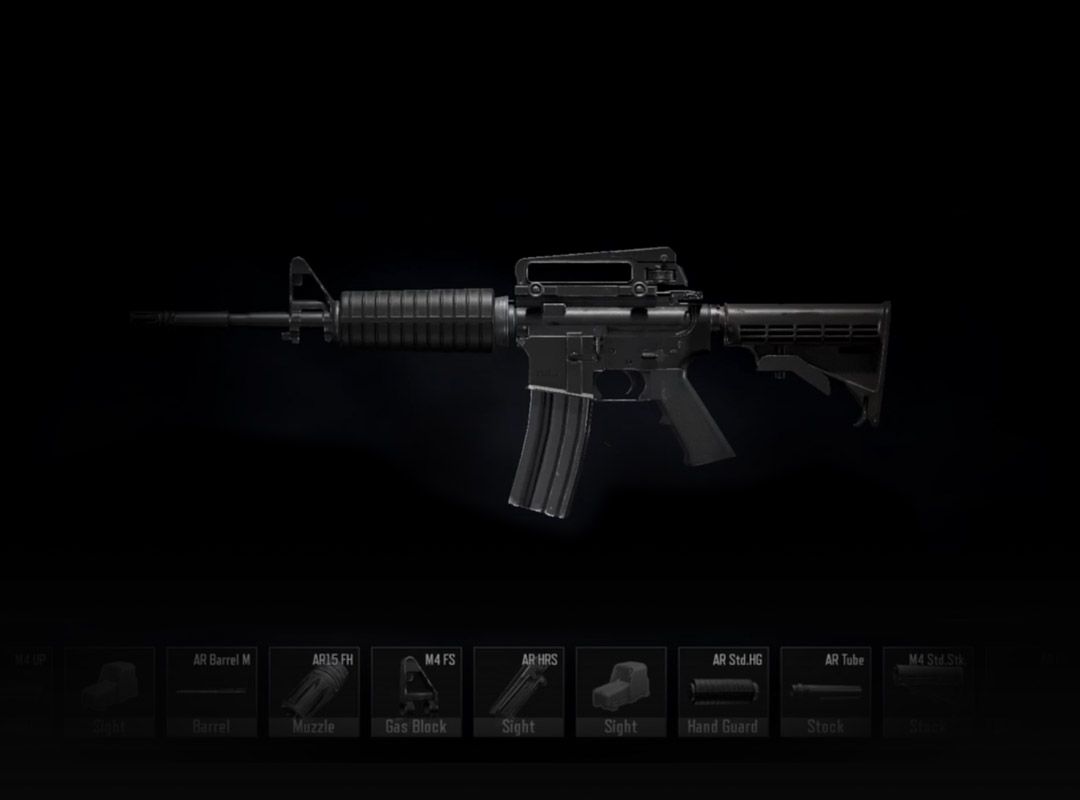Screen dimensions: 1080x800
Task: Click the AR Std.HG hand guard slot
Action: coord(722,692)
